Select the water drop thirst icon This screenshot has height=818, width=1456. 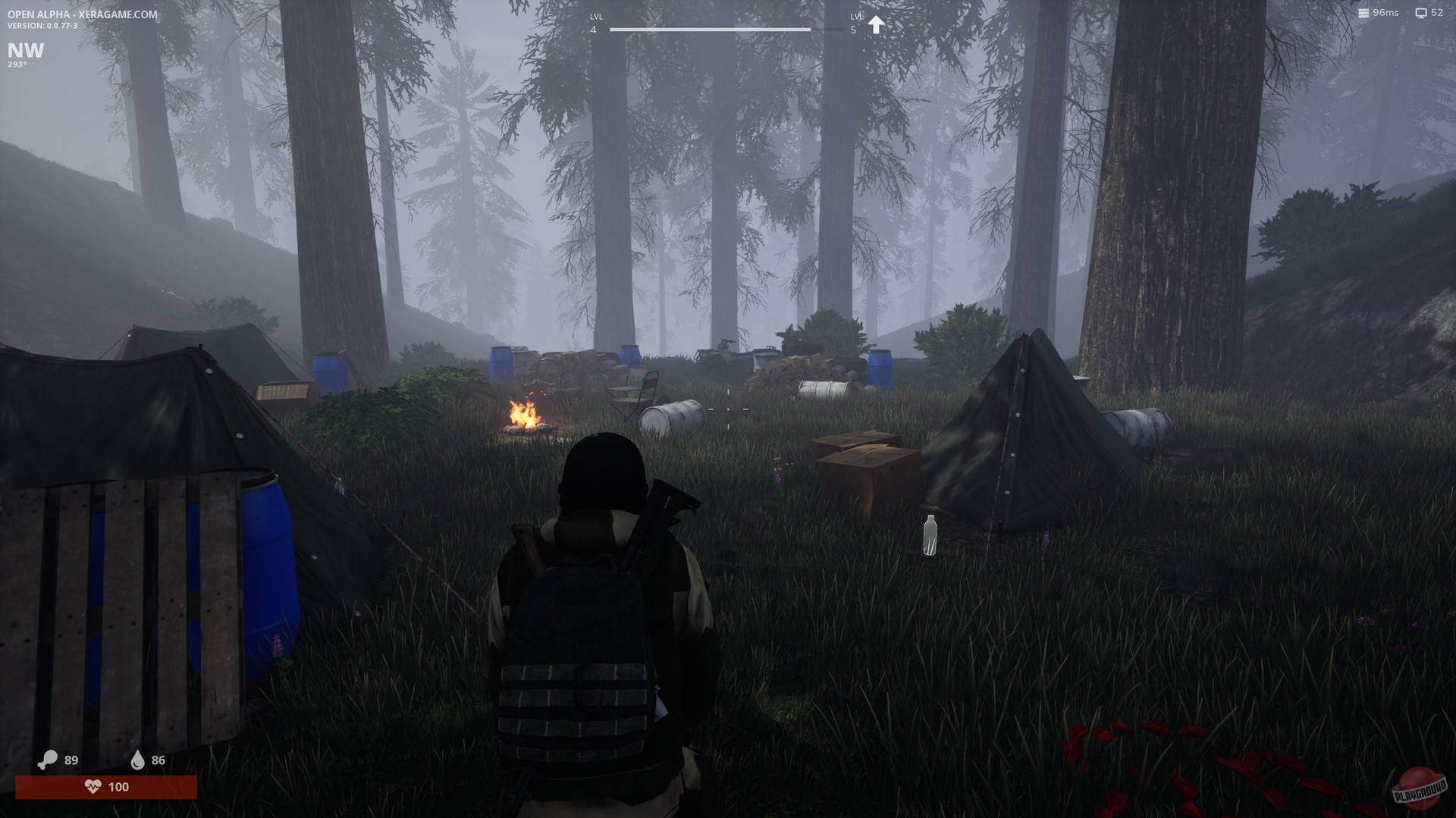pos(137,760)
